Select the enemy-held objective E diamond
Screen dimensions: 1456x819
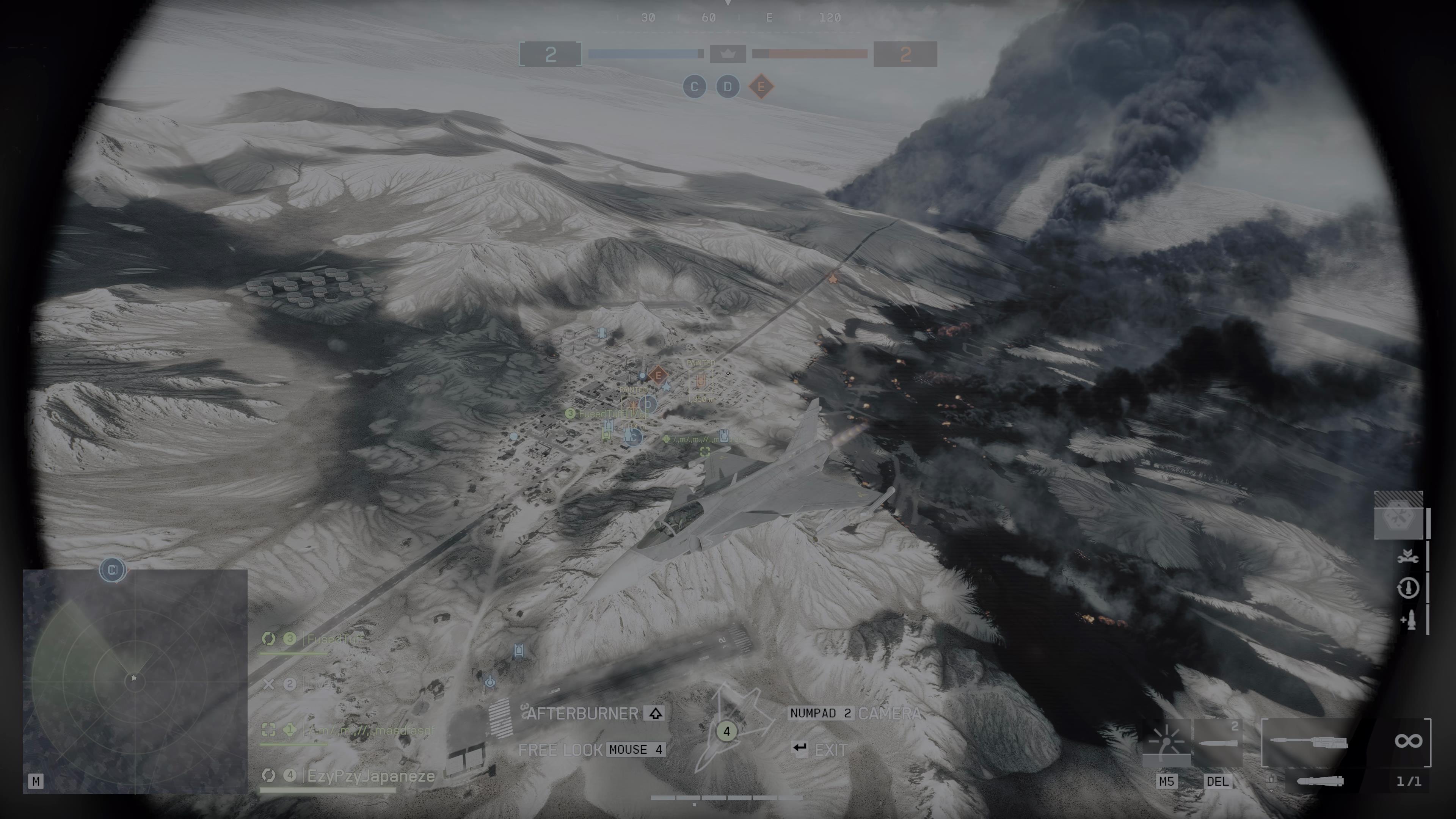[x=761, y=87]
